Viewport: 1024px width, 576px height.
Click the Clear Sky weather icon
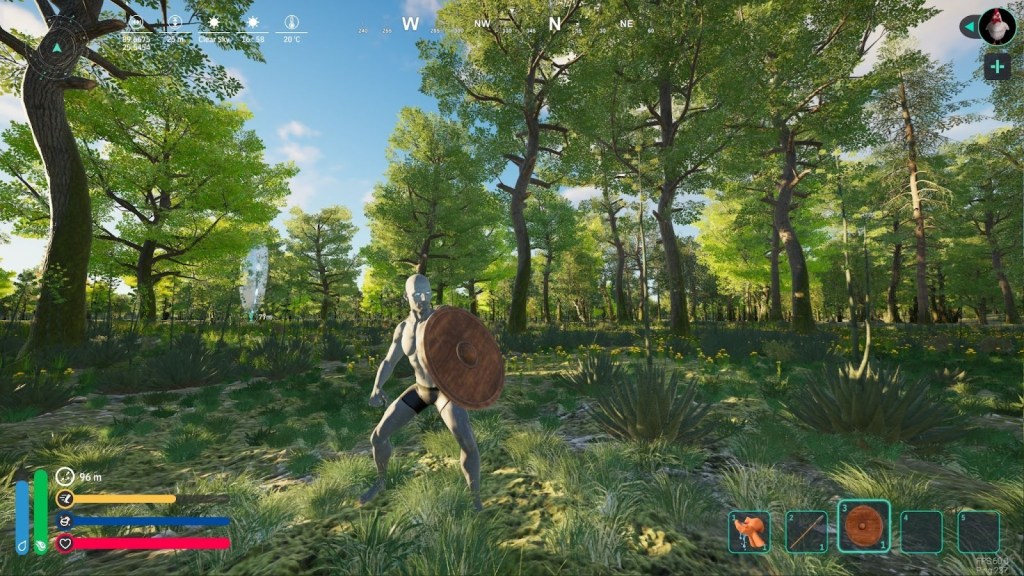[213, 21]
